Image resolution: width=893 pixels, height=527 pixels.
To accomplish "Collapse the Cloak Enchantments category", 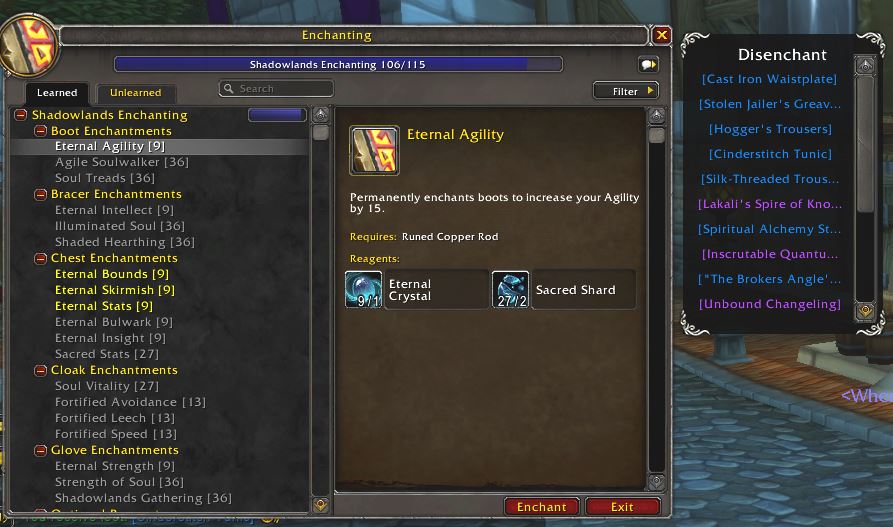I will [x=41, y=370].
